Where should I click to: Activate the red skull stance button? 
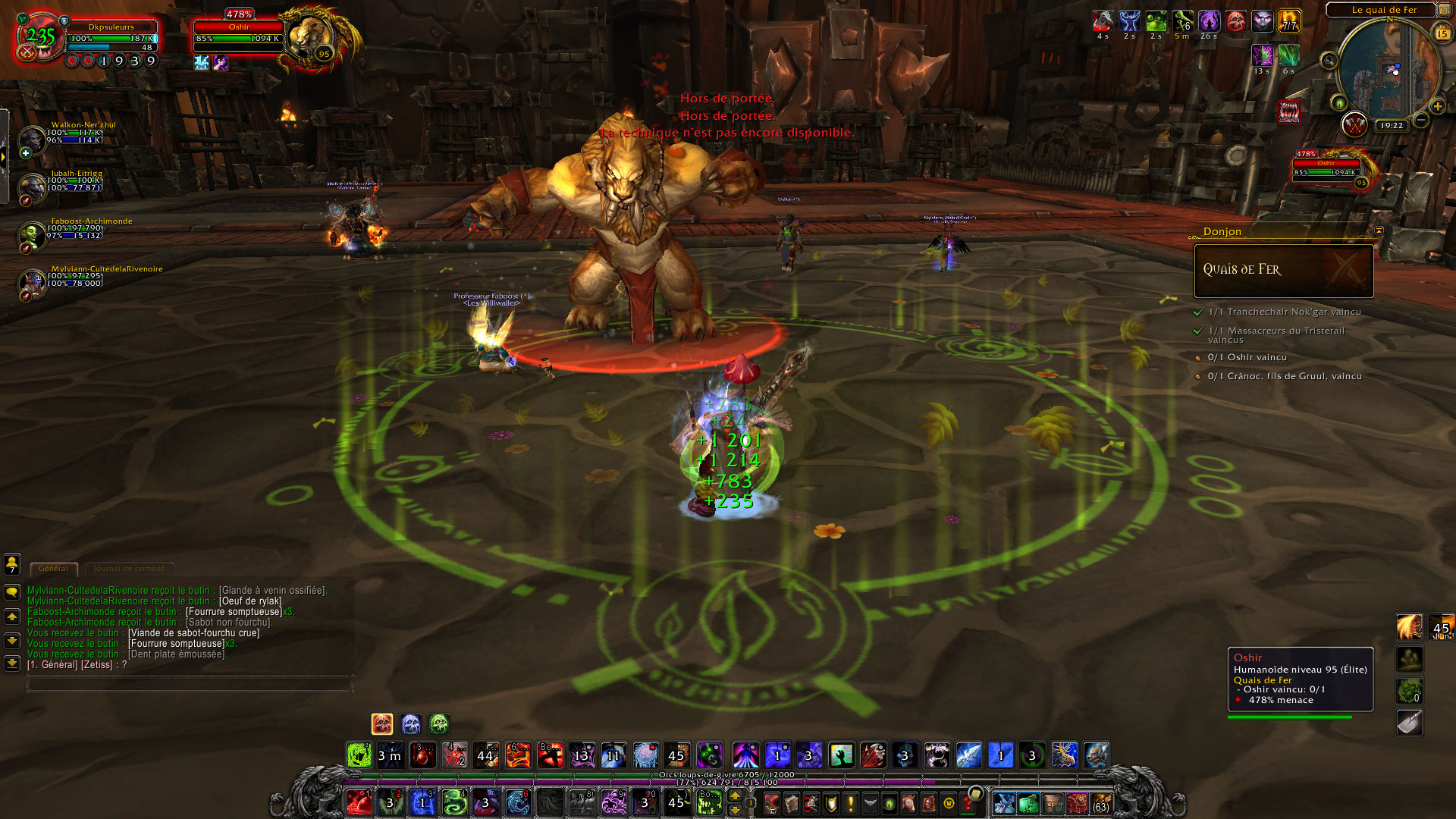[382, 724]
